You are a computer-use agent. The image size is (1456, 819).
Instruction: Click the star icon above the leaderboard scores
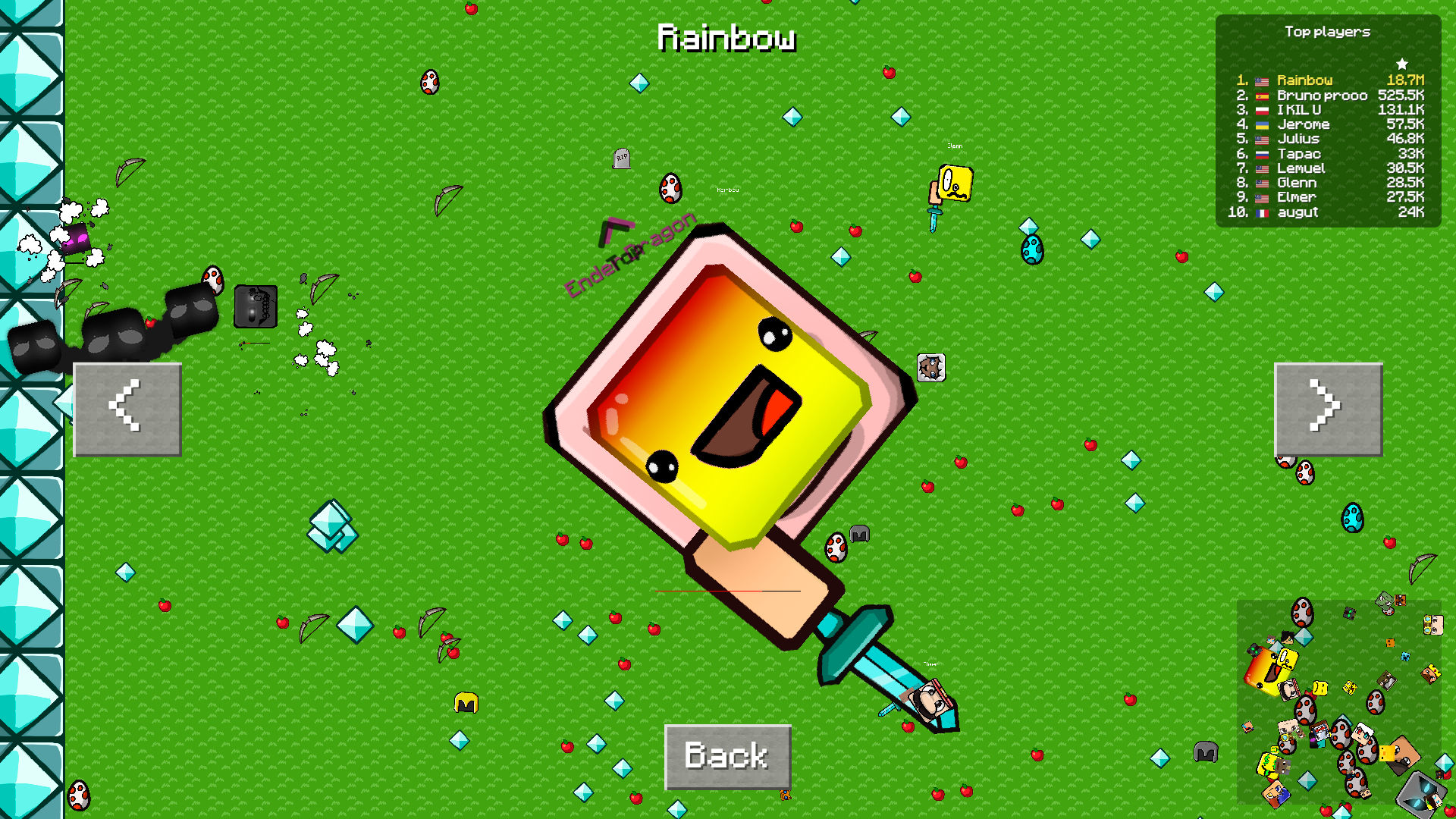point(1403,64)
